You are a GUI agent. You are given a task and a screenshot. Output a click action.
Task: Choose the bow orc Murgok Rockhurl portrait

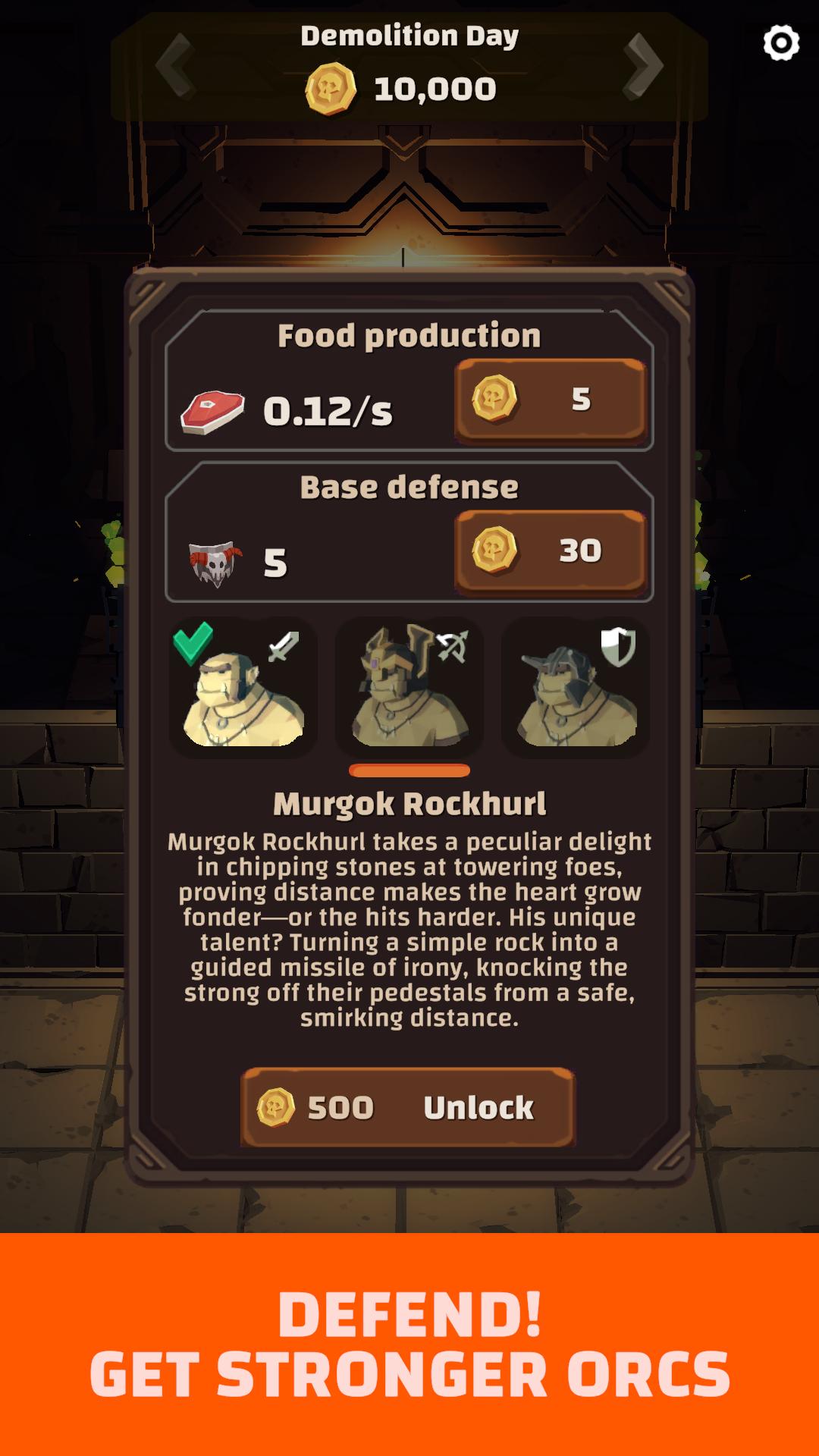(409, 688)
